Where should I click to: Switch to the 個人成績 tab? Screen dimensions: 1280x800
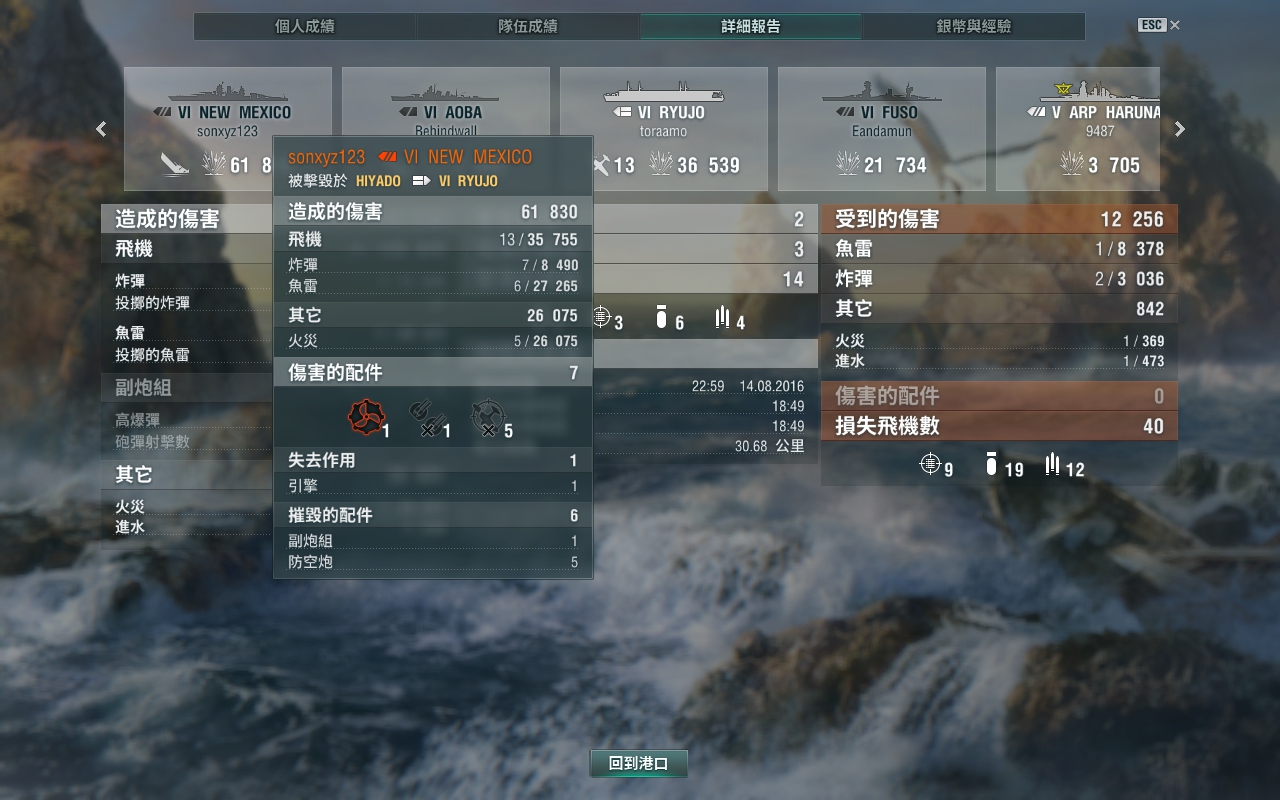point(304,27)
